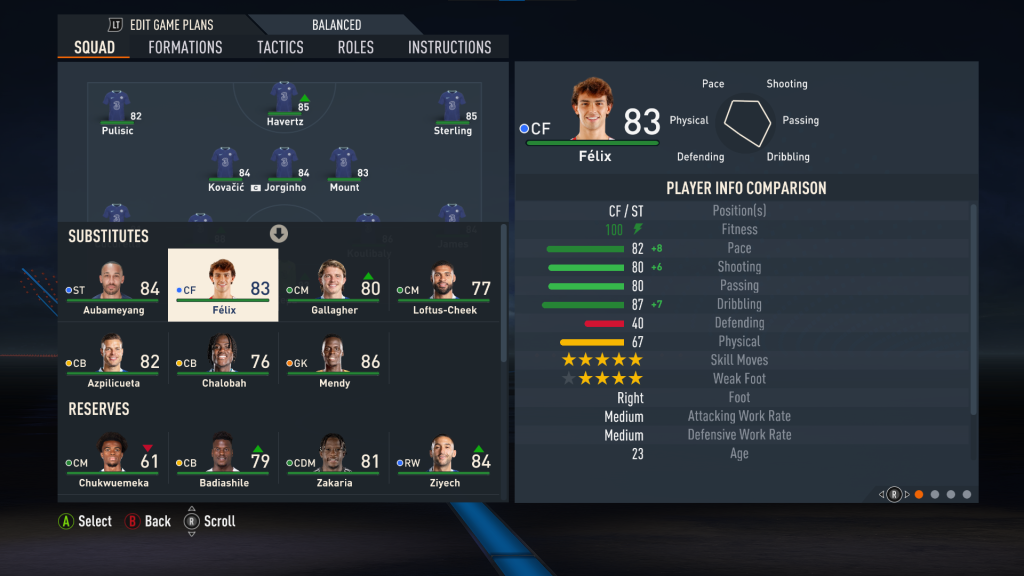This screenshot has width=1024, height=576.
Task: Pick Gallagher from the substitutes
Action: point(333,287)
